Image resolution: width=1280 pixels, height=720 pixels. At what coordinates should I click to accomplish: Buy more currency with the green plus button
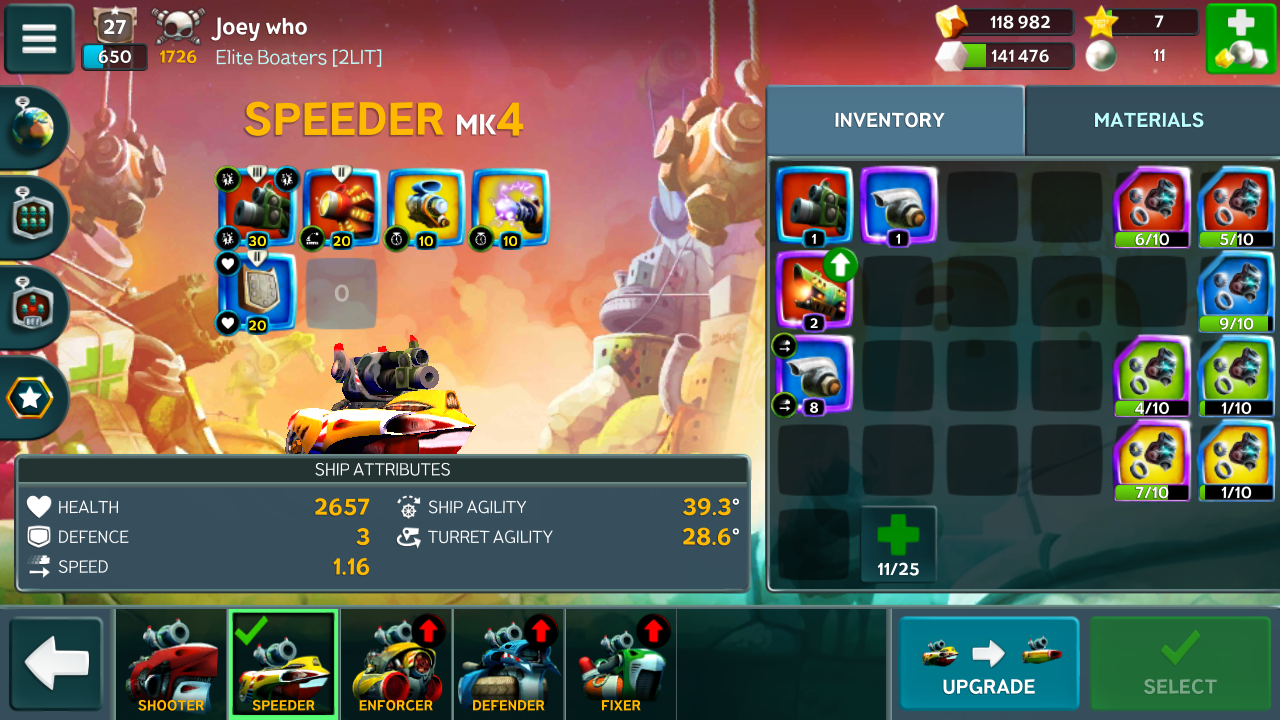pyautogui.click(x=1240, y=39)
